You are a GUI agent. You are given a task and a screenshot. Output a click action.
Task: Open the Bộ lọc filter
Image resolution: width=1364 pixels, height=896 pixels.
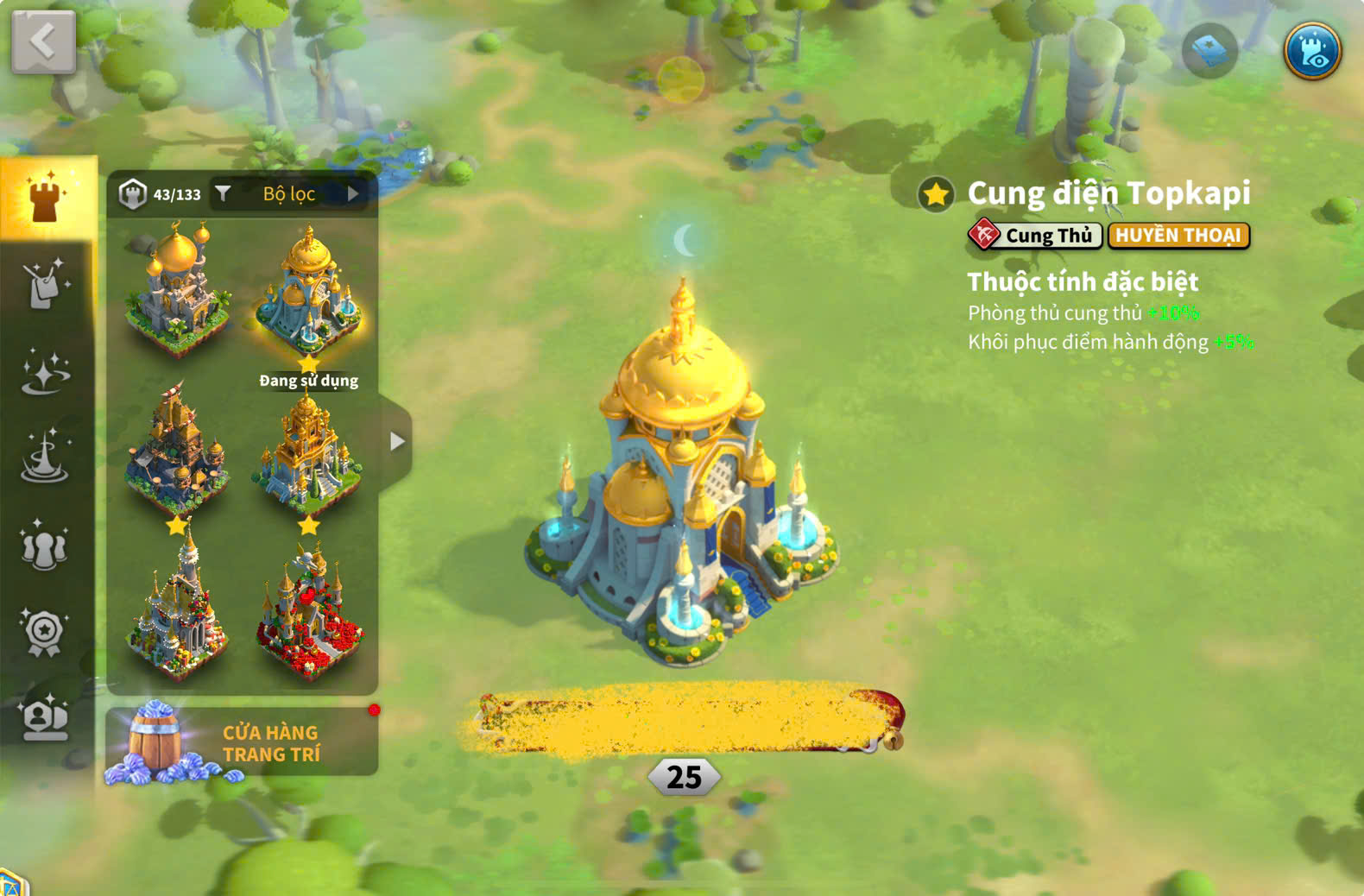pyautogui.click(x=289, y=194)
